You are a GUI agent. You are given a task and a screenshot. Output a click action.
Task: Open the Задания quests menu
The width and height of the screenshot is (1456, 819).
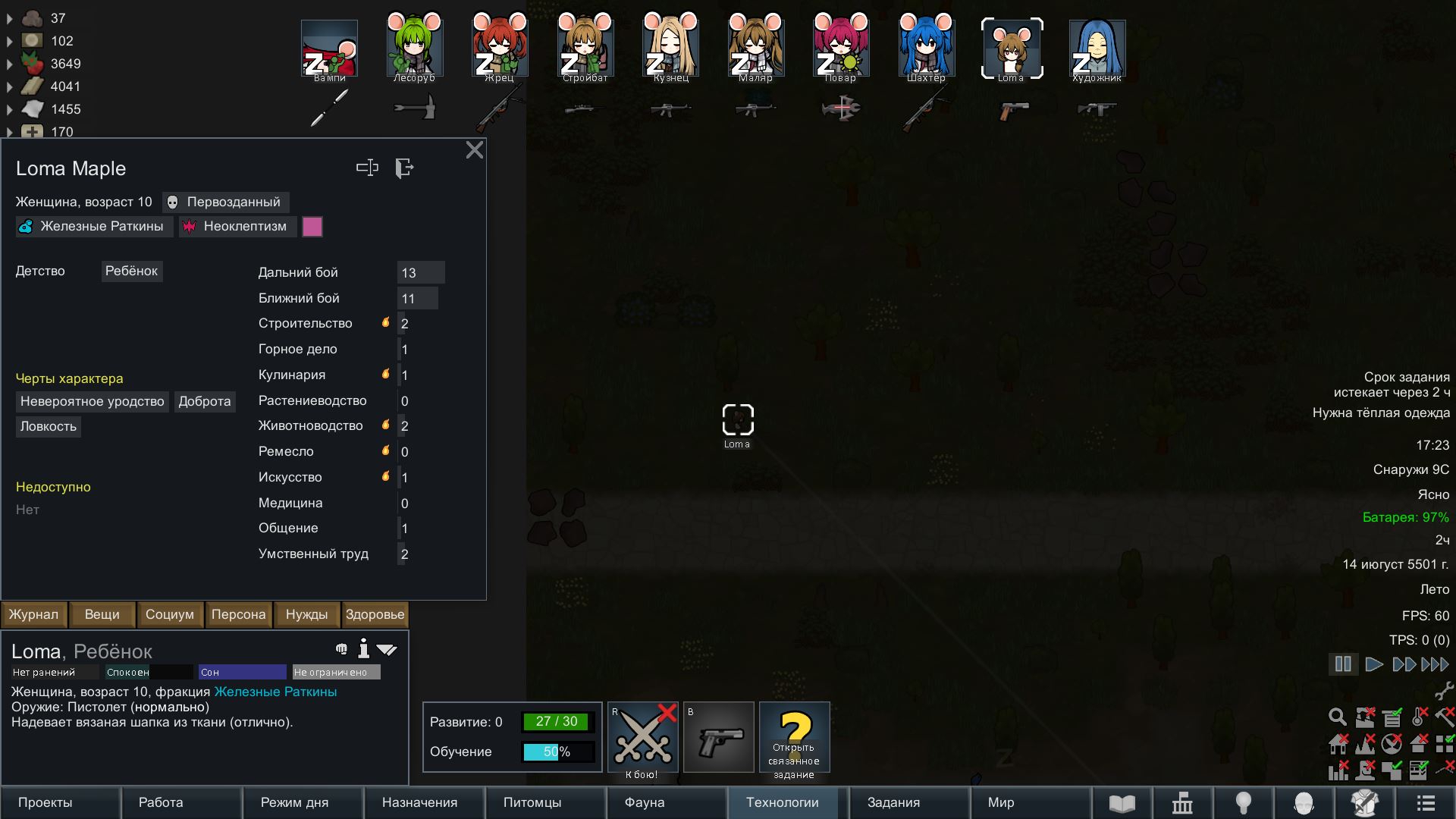coord(893,802)
